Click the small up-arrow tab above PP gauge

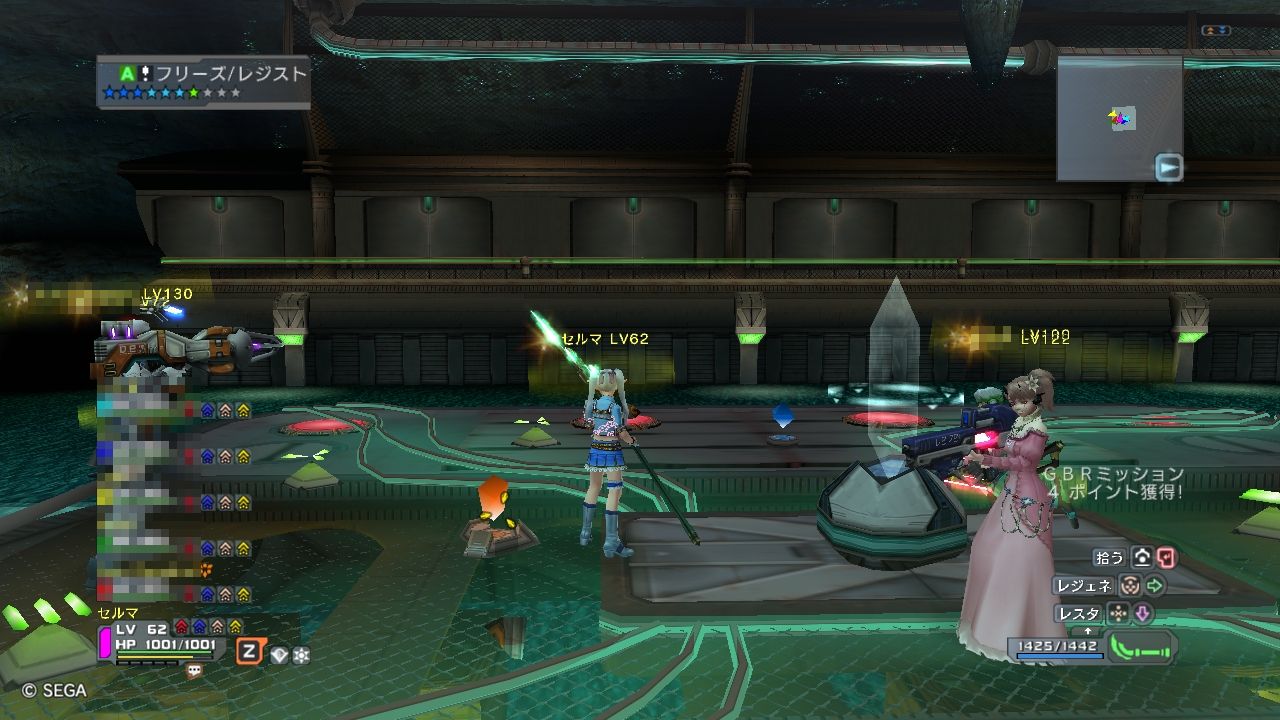pos(1088,632)
